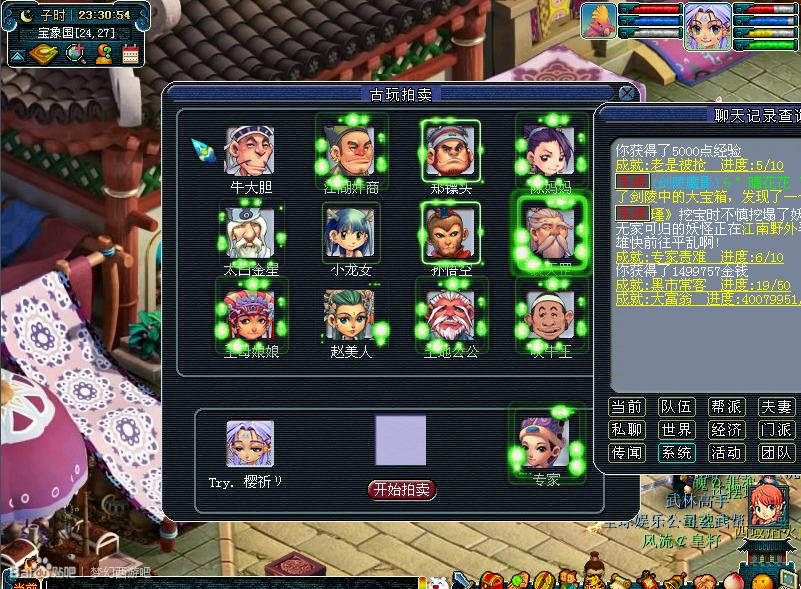Select the 私聊 private chat tab
The height and width of the screenshot is (589, 801).
pyautogui.click(x=626, y=429)
